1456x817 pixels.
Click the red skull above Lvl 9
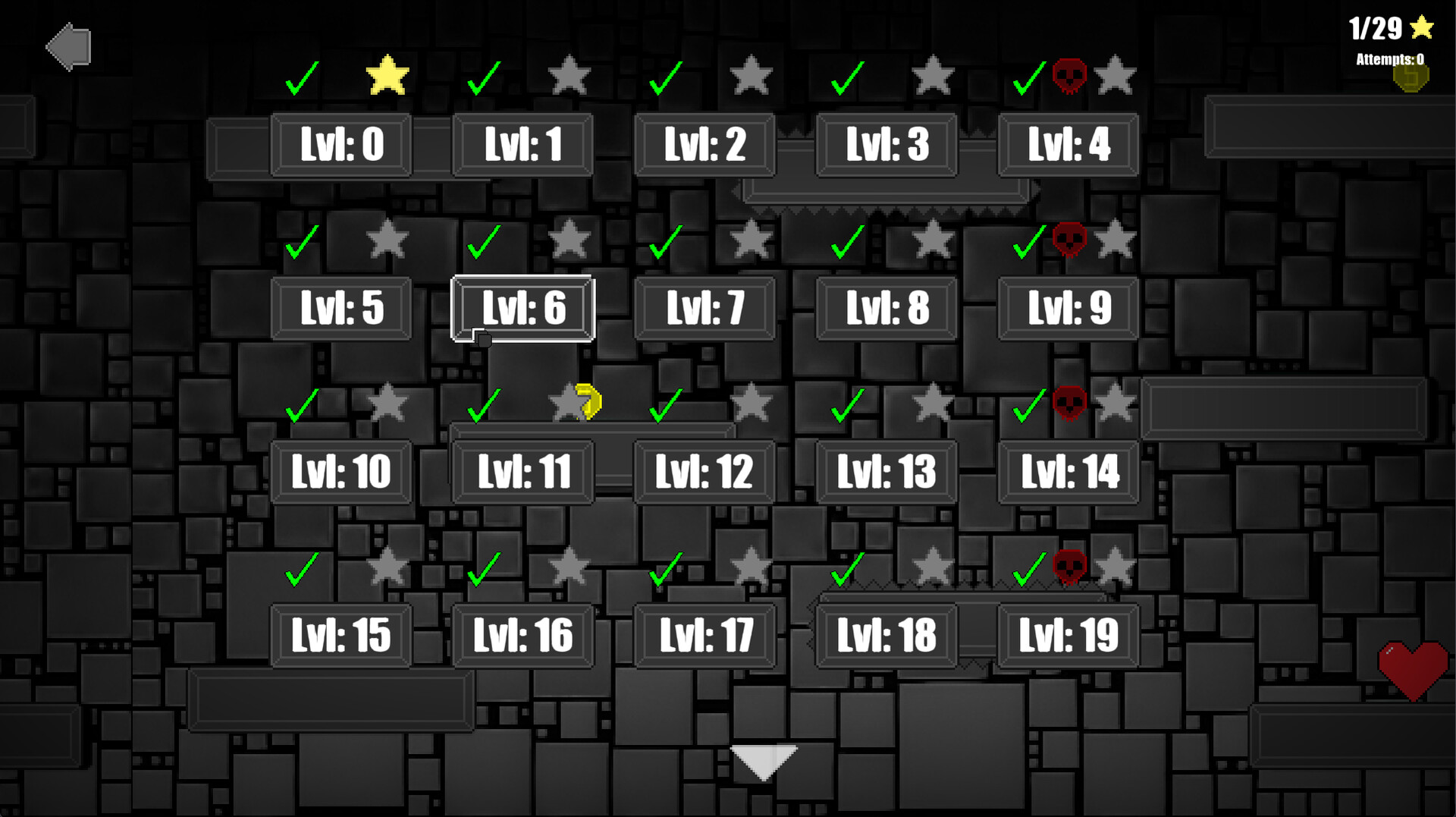[1070, 239]
